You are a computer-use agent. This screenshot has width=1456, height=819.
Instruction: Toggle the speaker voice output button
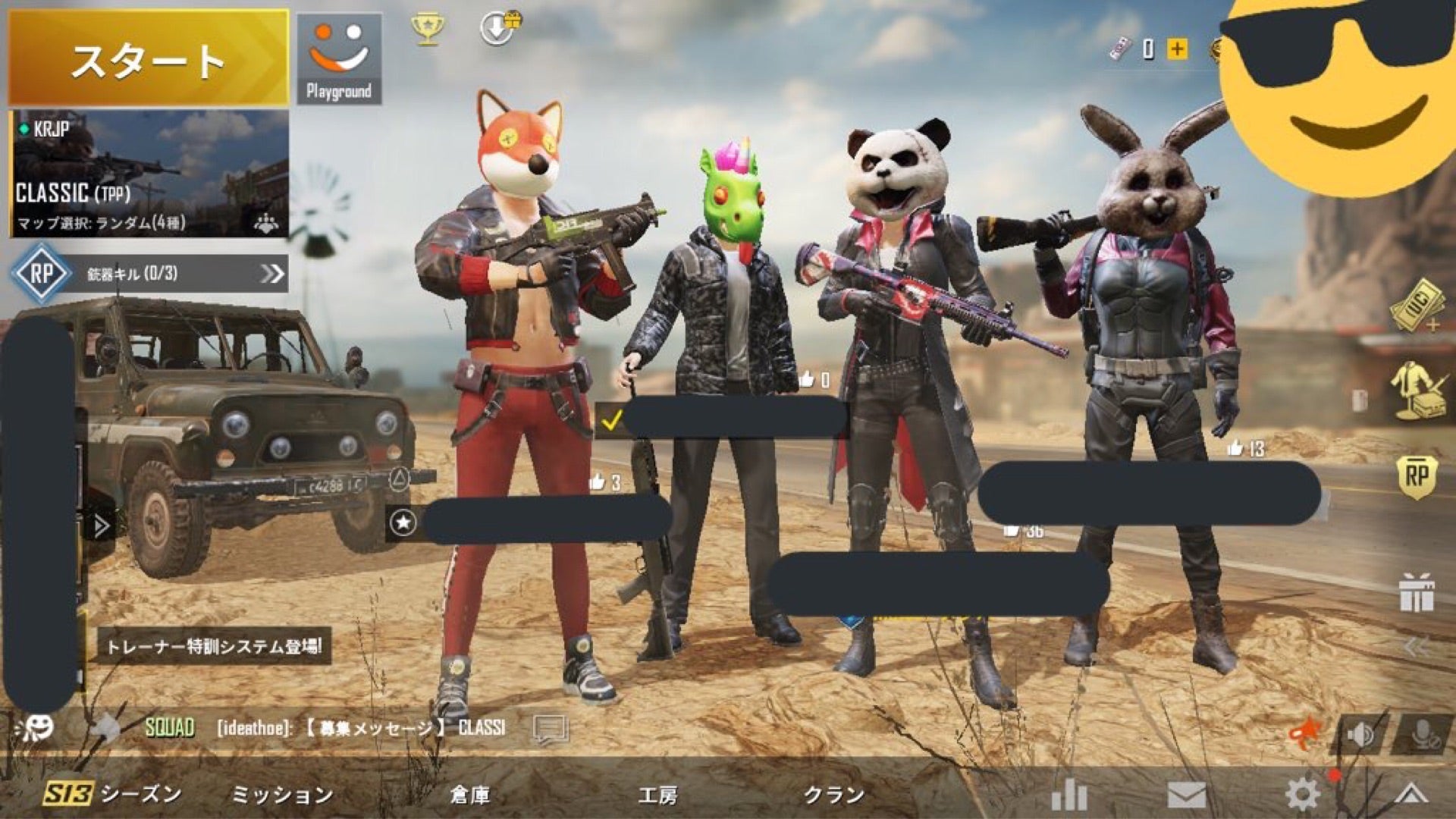(x=1361, y=733)
